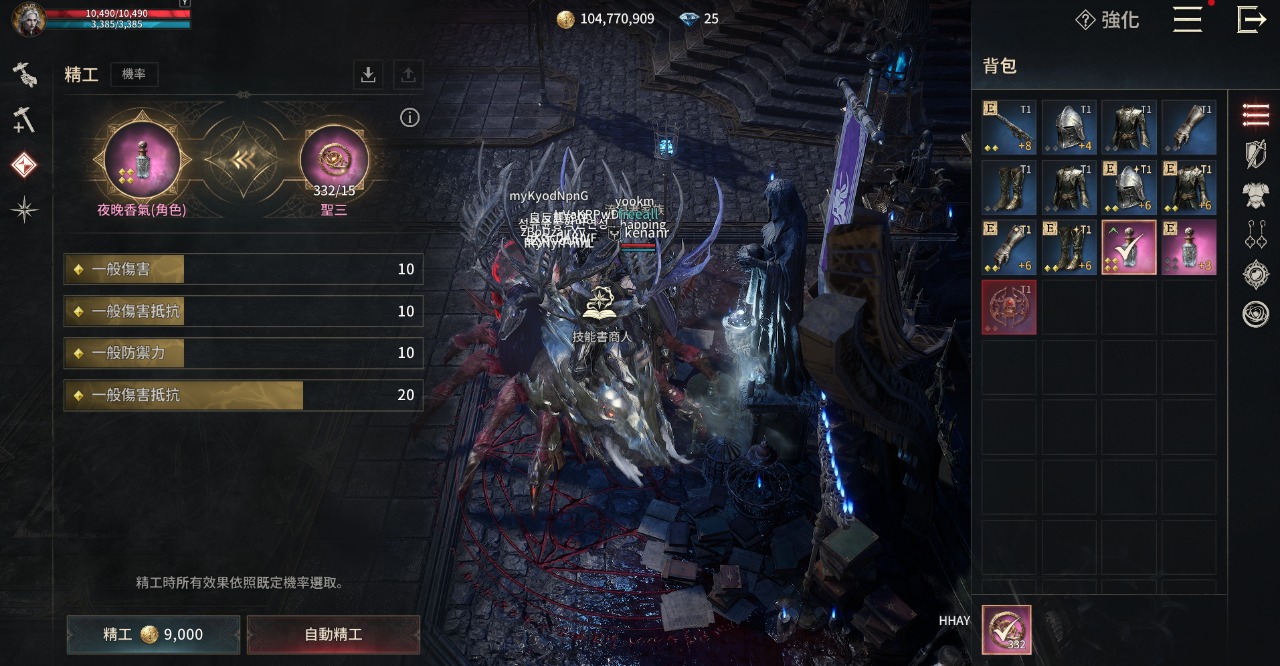Screen dimensions: 1280x666
Task: Activate the 自動精工 auto-refine button
Action: [333, 634]
